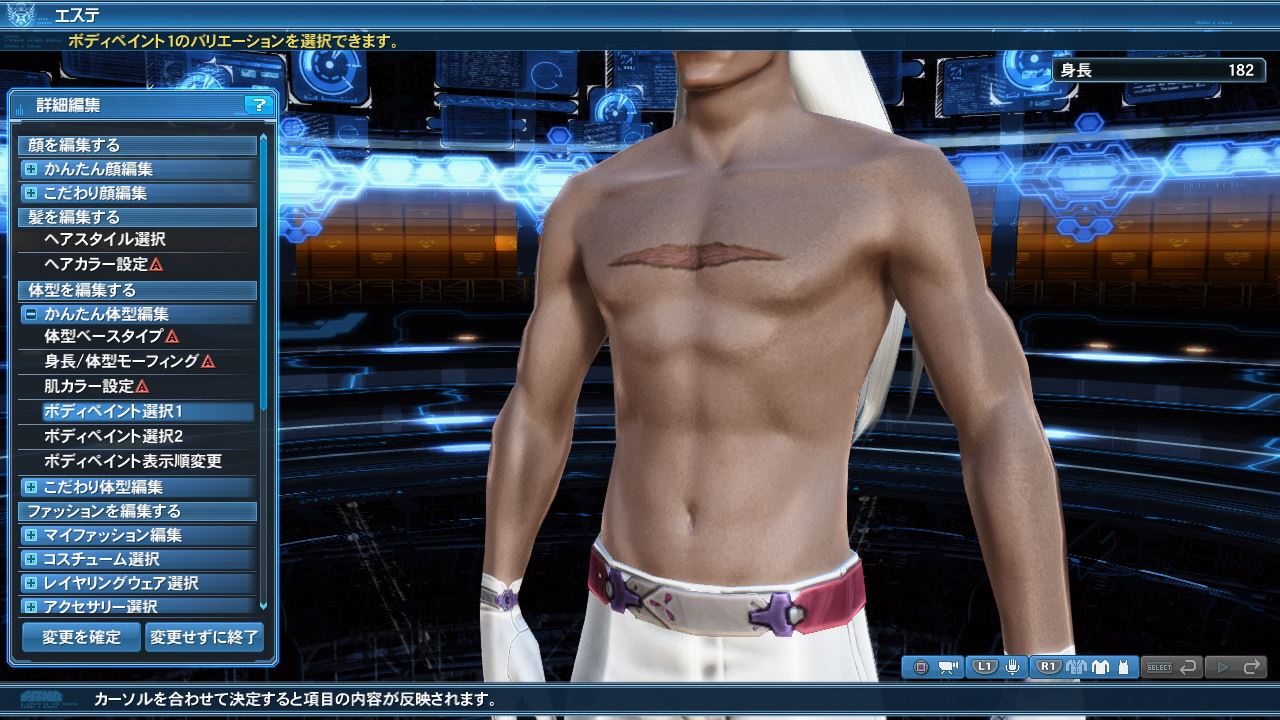1280x720 pixels.
Task: Open help with the question mark button
Action: point(258,105)
